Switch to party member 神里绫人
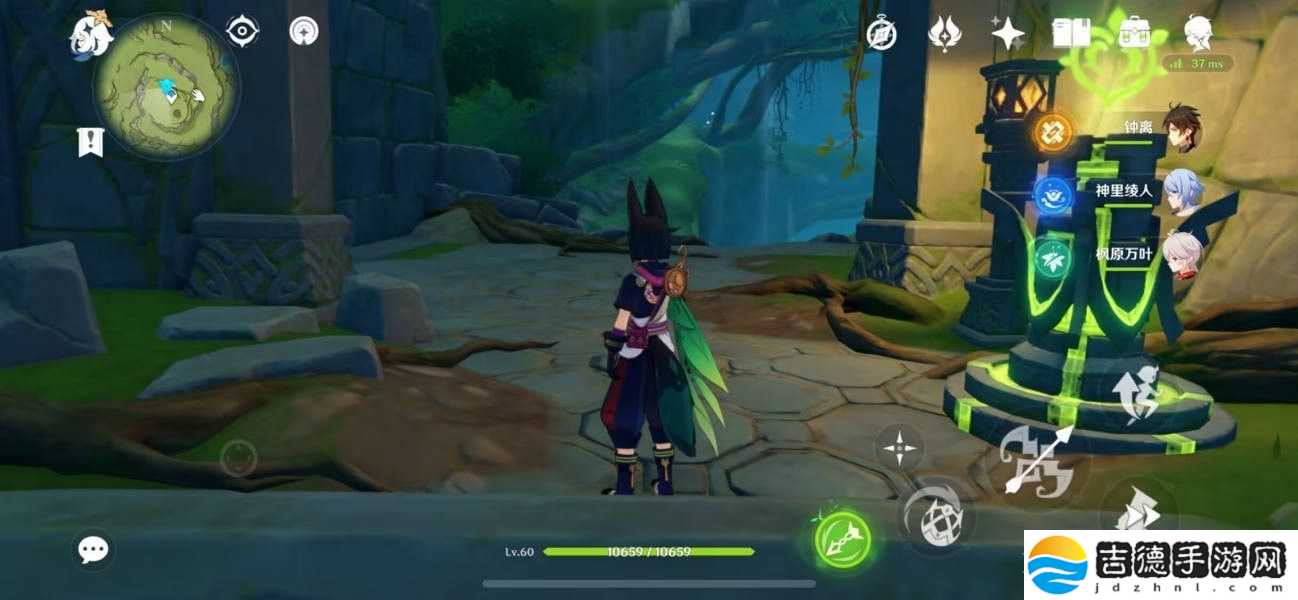 1182,192
